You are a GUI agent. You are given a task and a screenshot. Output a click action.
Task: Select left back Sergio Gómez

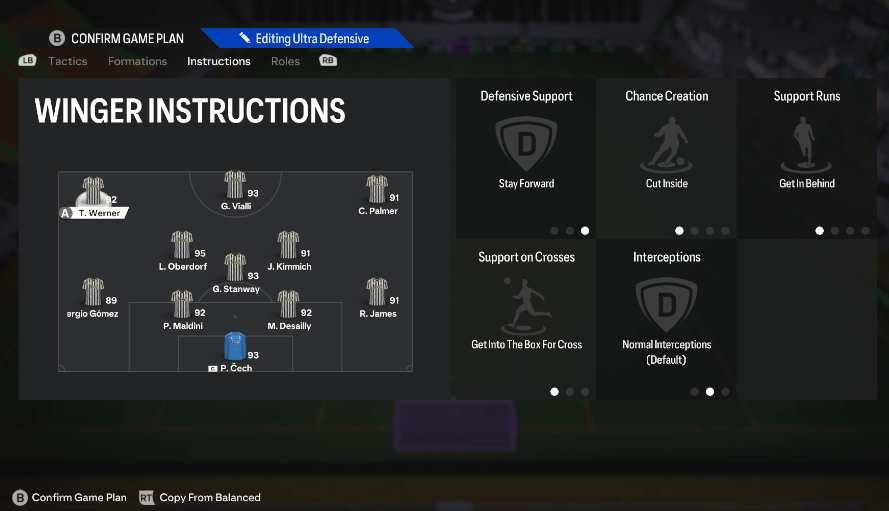[x=93, y=294]
